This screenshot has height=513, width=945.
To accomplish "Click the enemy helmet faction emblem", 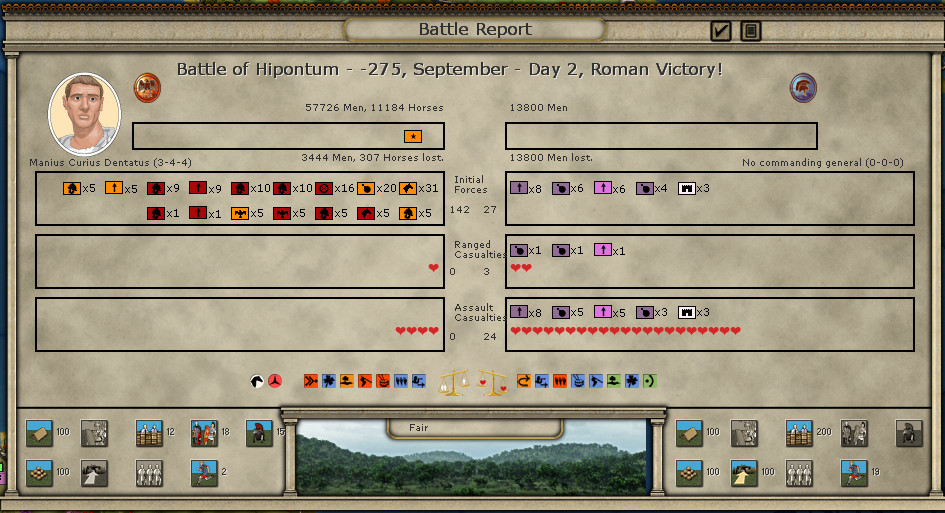I will 803,87.
